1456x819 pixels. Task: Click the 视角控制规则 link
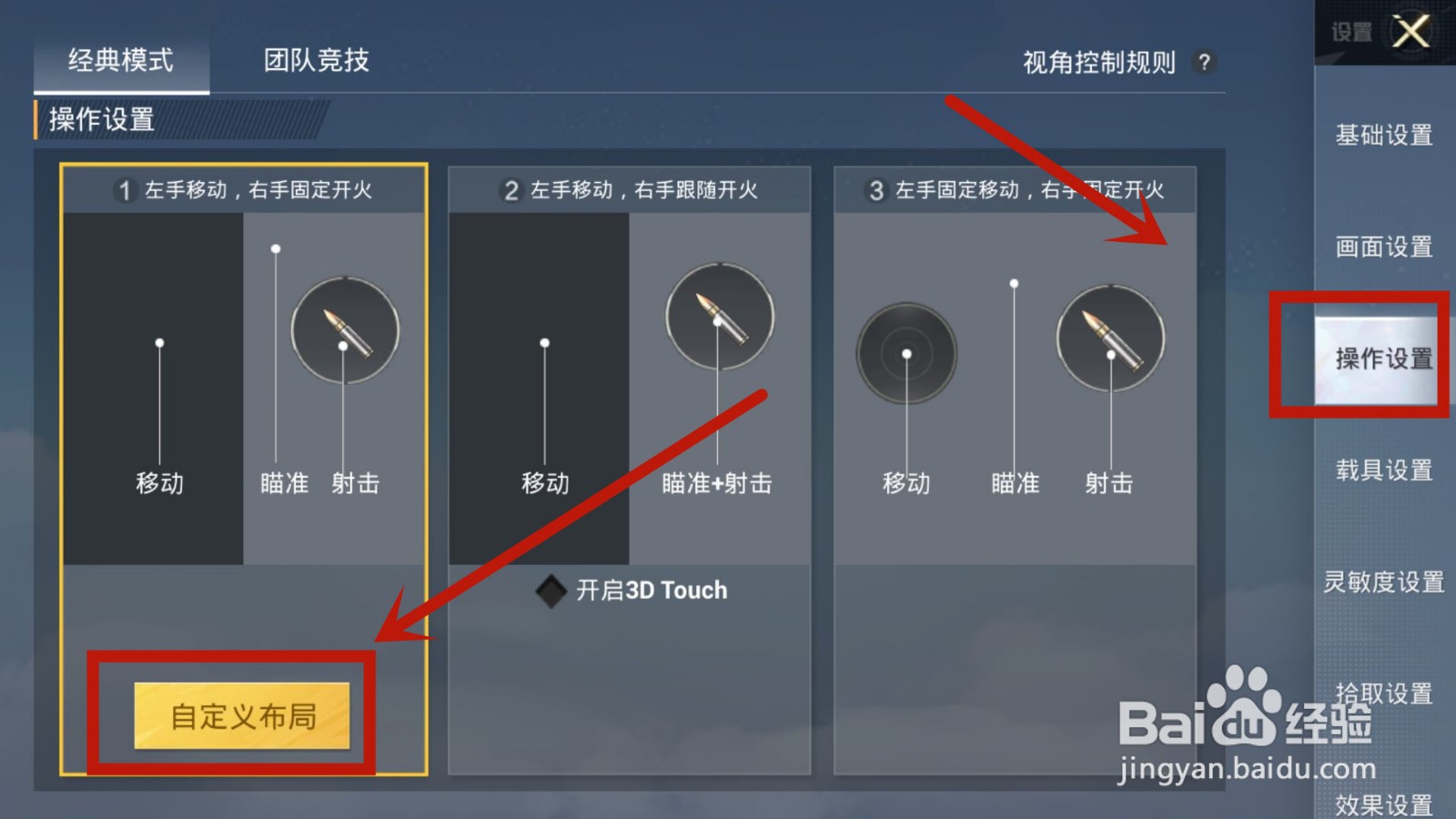1098,62
